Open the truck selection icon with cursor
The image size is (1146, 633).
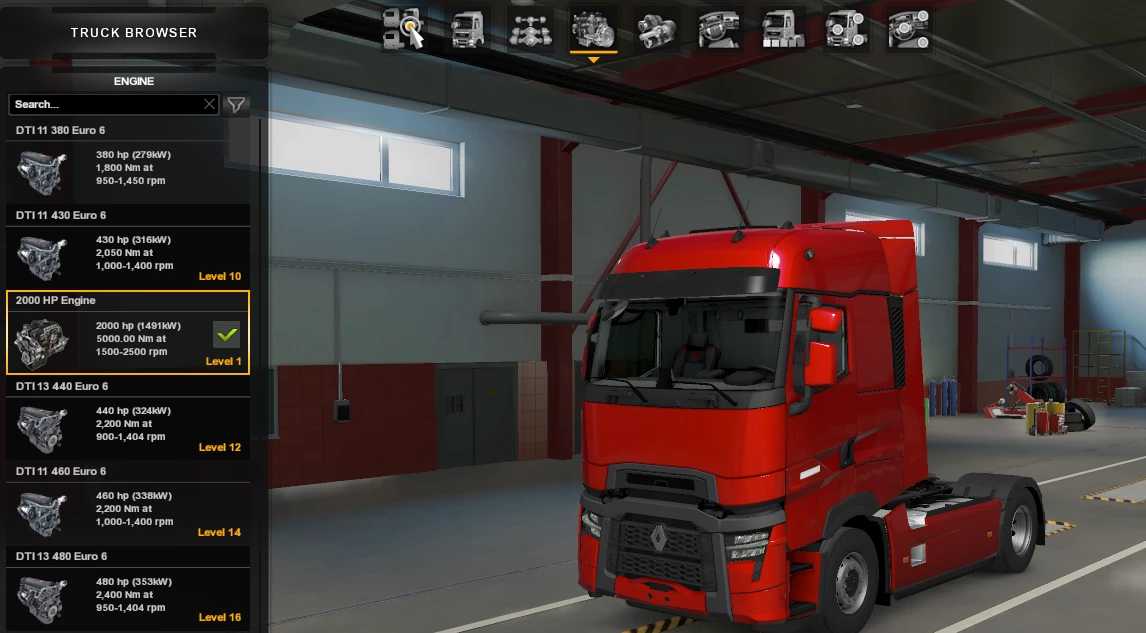coord(404,29)
